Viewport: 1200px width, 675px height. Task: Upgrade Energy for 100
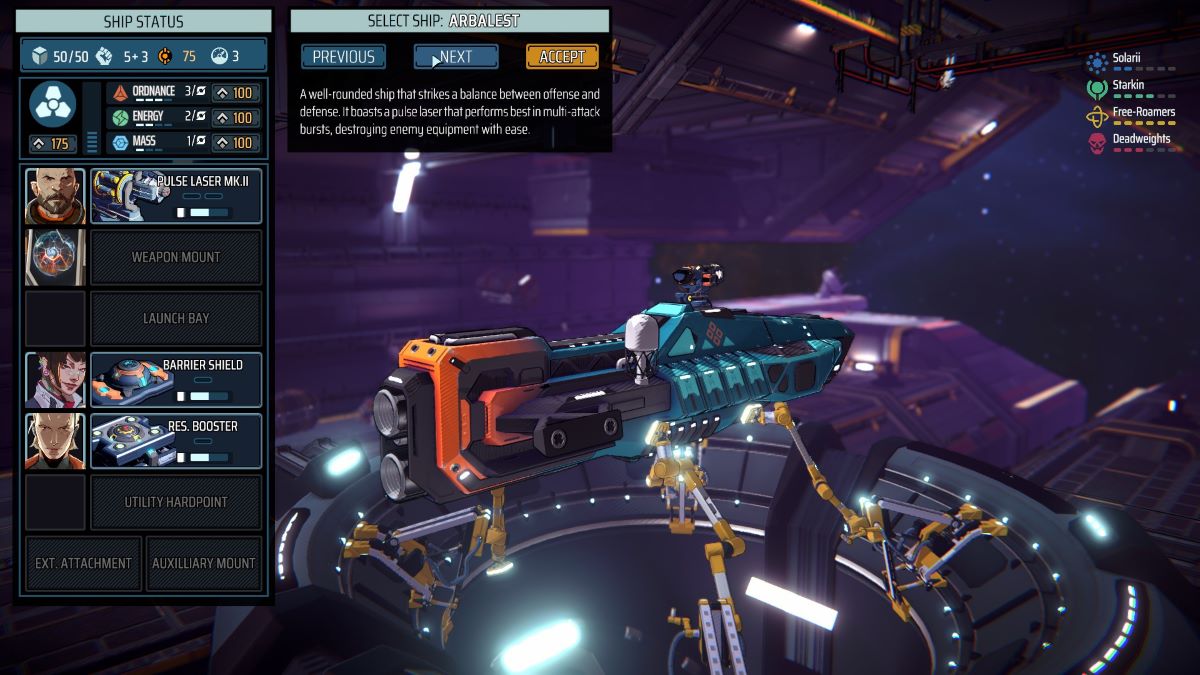click(x=234, y=118)
